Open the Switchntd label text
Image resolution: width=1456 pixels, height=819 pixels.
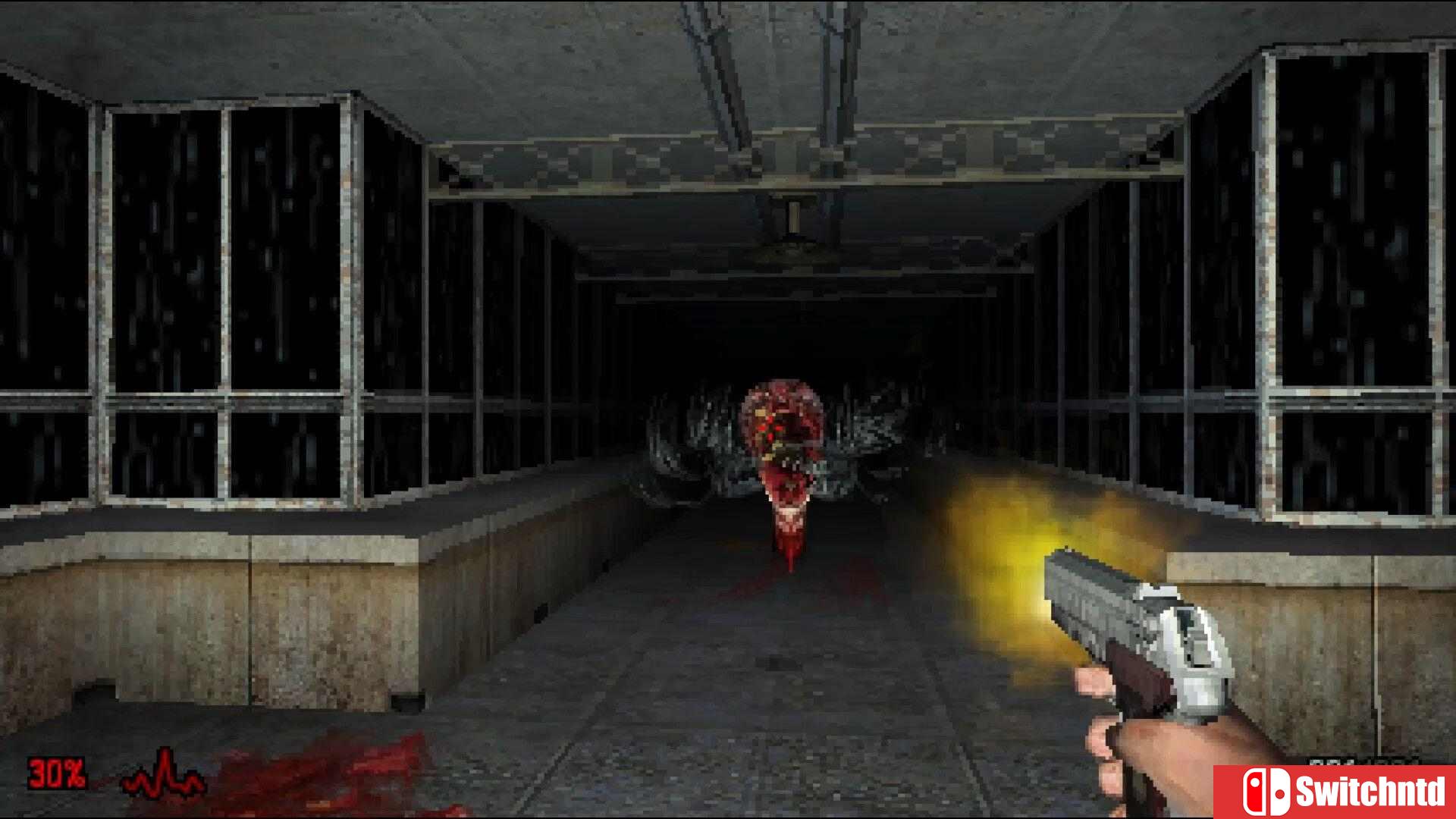(x=1373, y=790)
